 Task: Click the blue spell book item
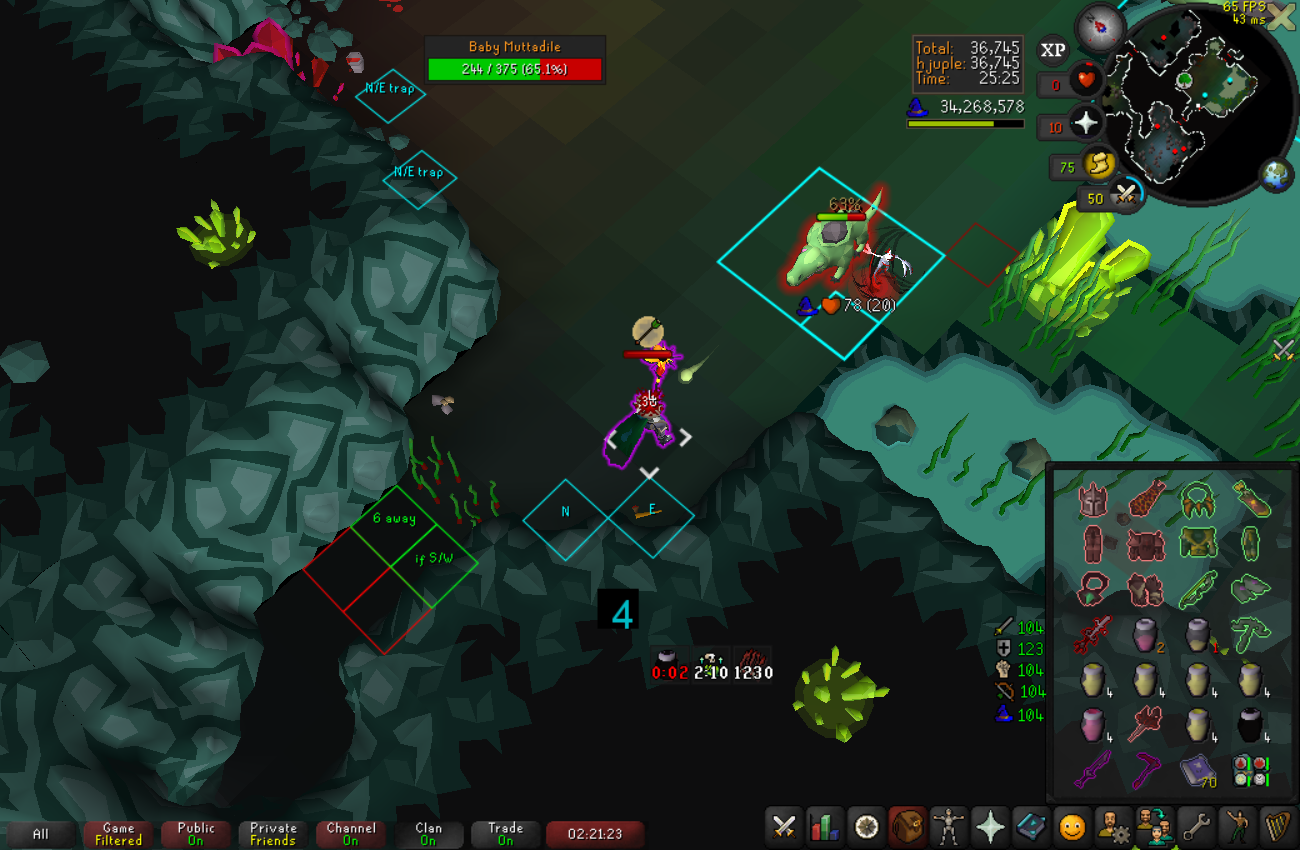point(1198,772)
